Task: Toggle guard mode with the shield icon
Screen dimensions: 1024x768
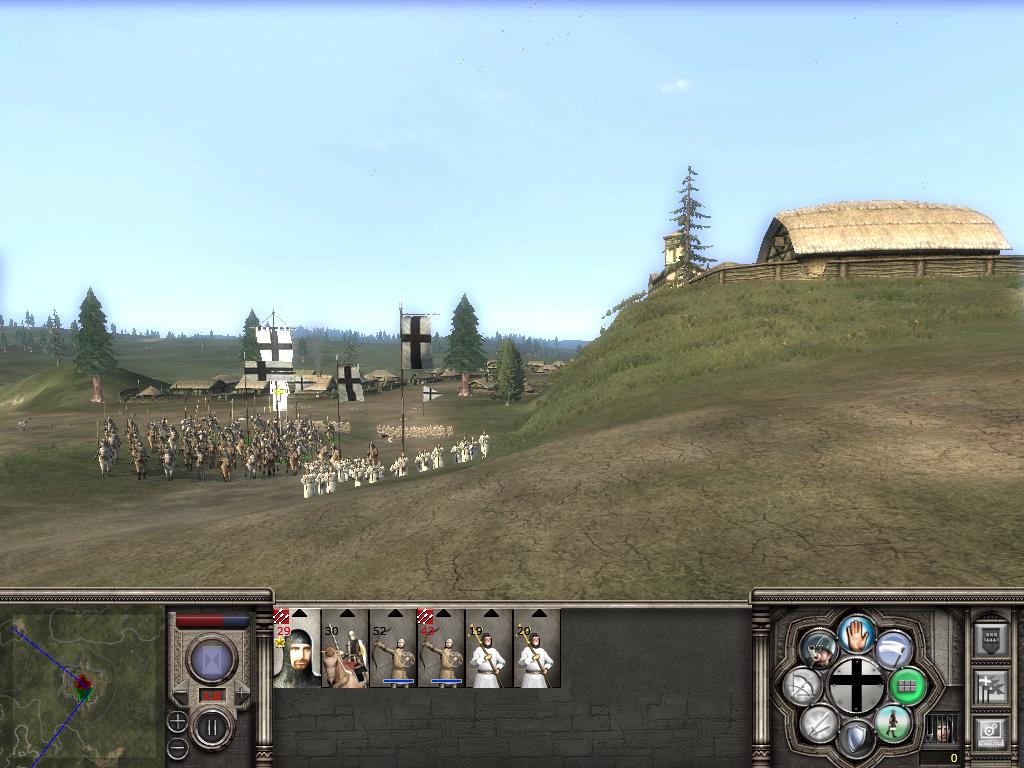Action: pos(856,739)
